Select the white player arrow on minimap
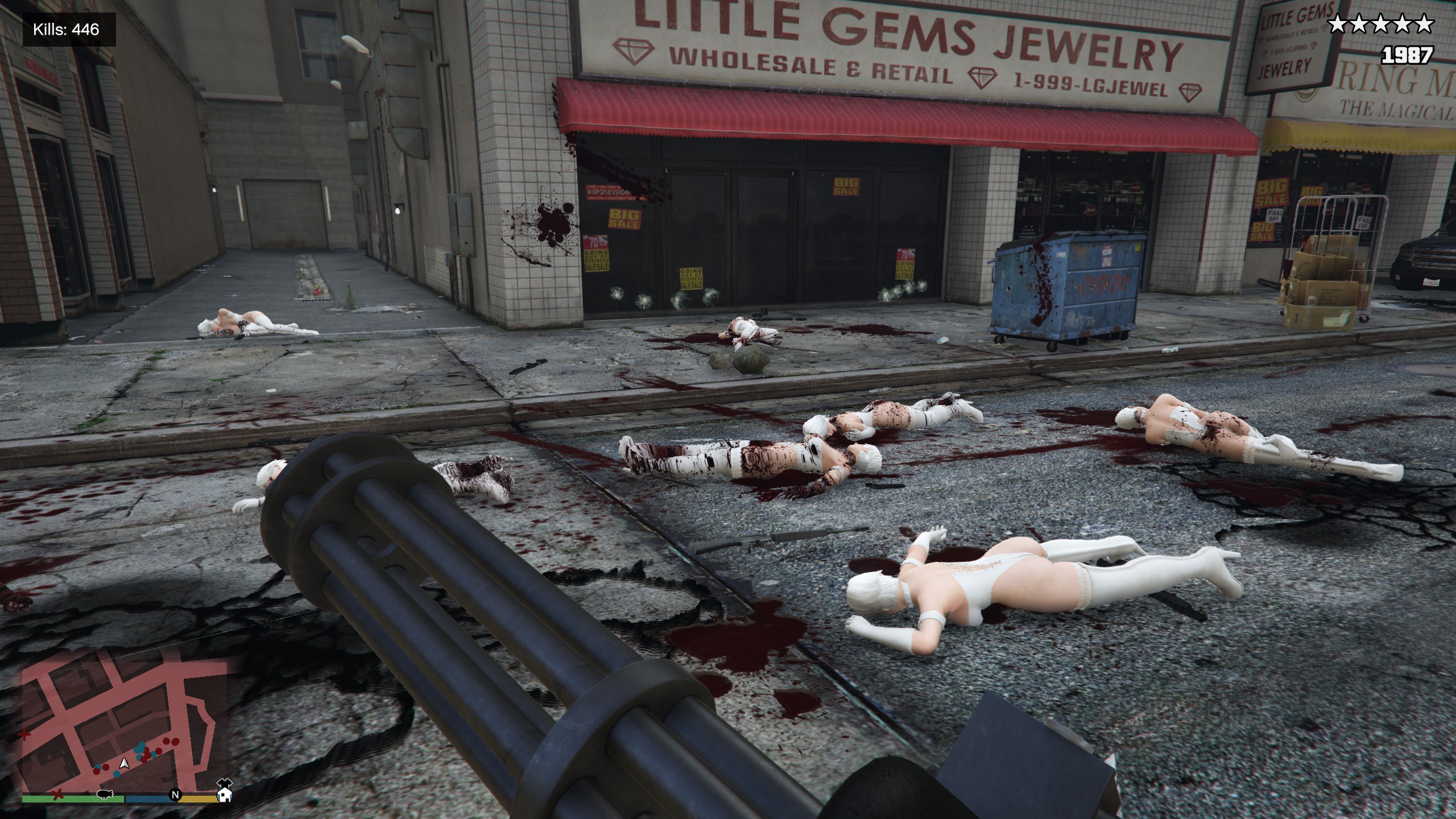The height and width of the screenshot is (819, 1456). [125, 763]
